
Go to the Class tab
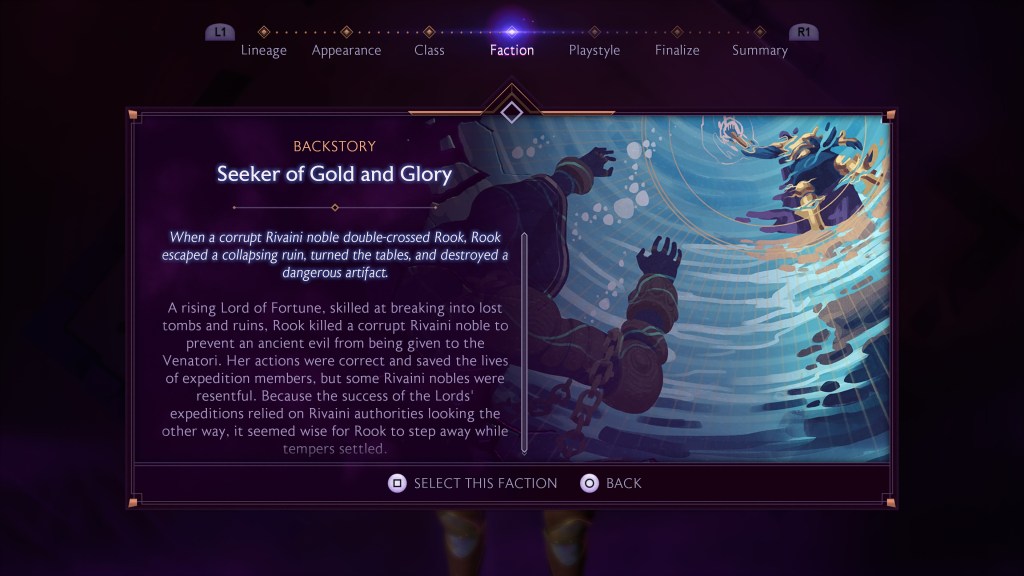[x=429, y=50]
